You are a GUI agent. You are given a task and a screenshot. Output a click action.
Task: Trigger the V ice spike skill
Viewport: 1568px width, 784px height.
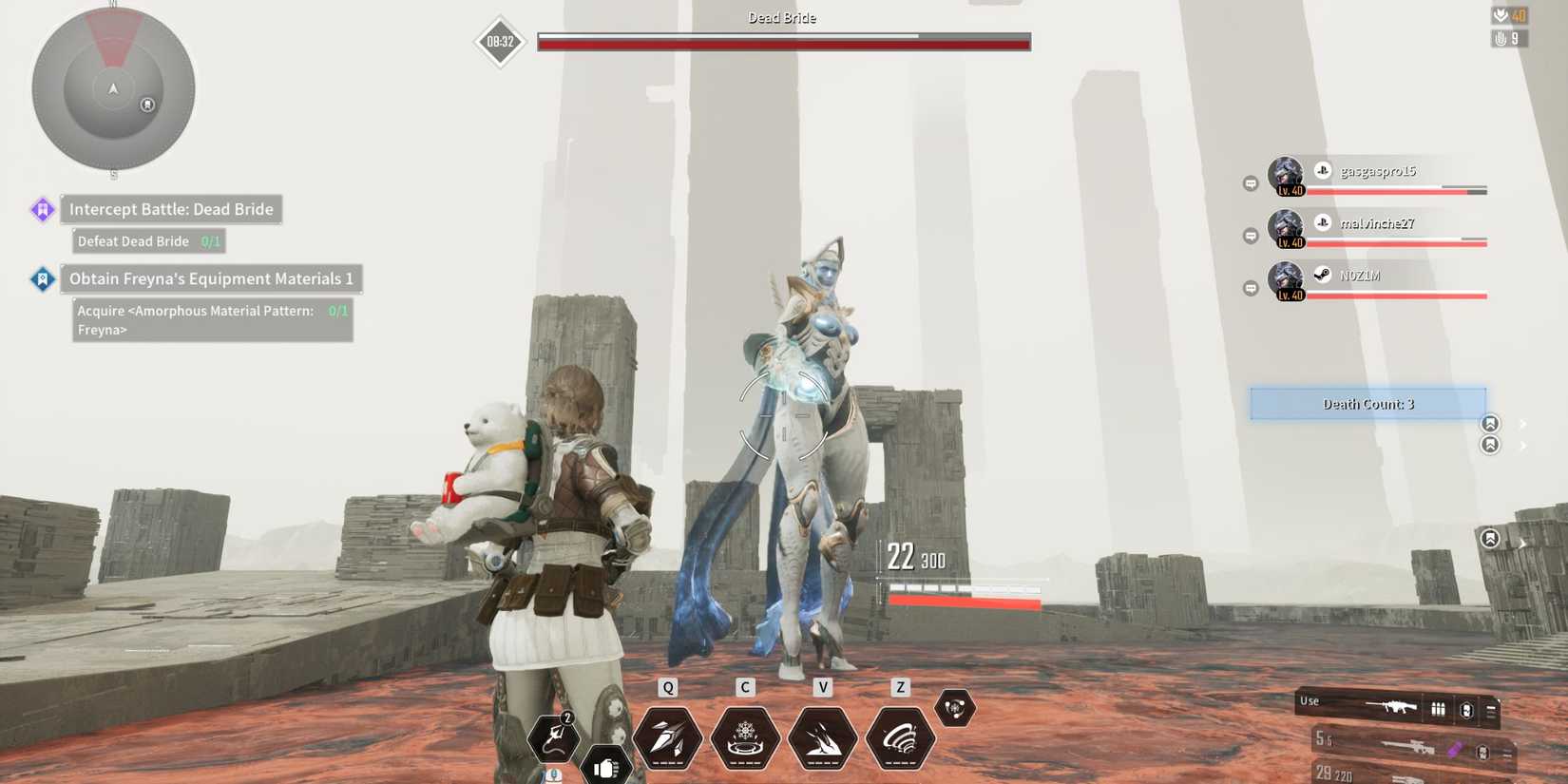(x=822, y=739)
